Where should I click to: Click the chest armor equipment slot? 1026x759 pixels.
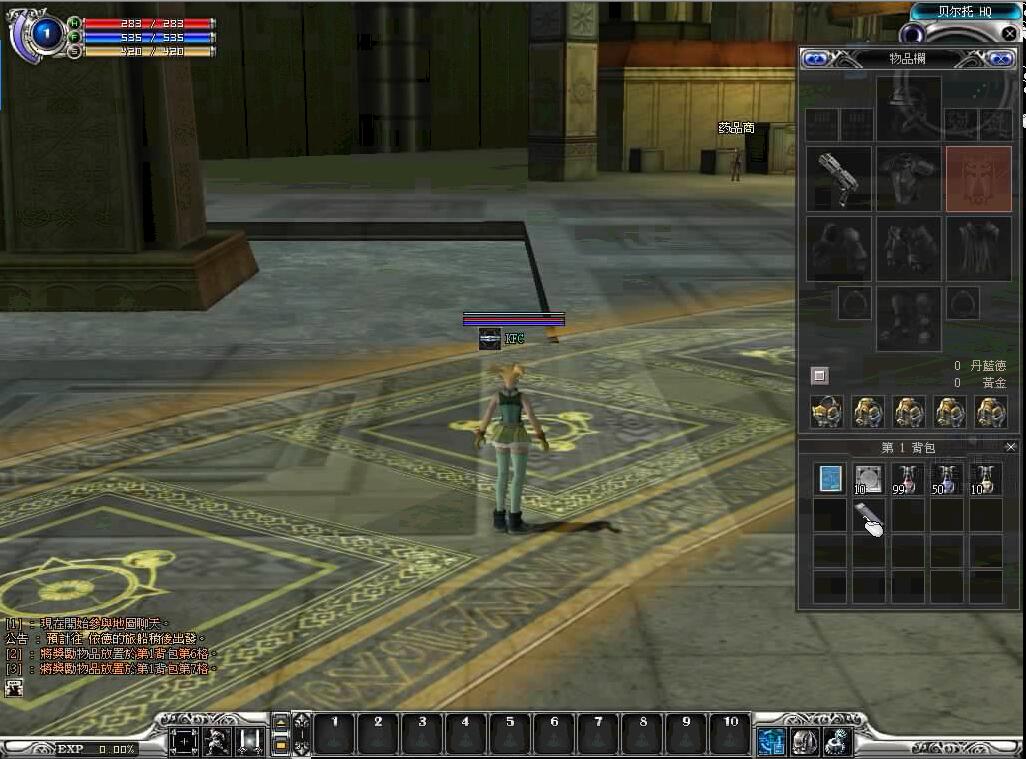pyautogui.click(x=908, y=179)
